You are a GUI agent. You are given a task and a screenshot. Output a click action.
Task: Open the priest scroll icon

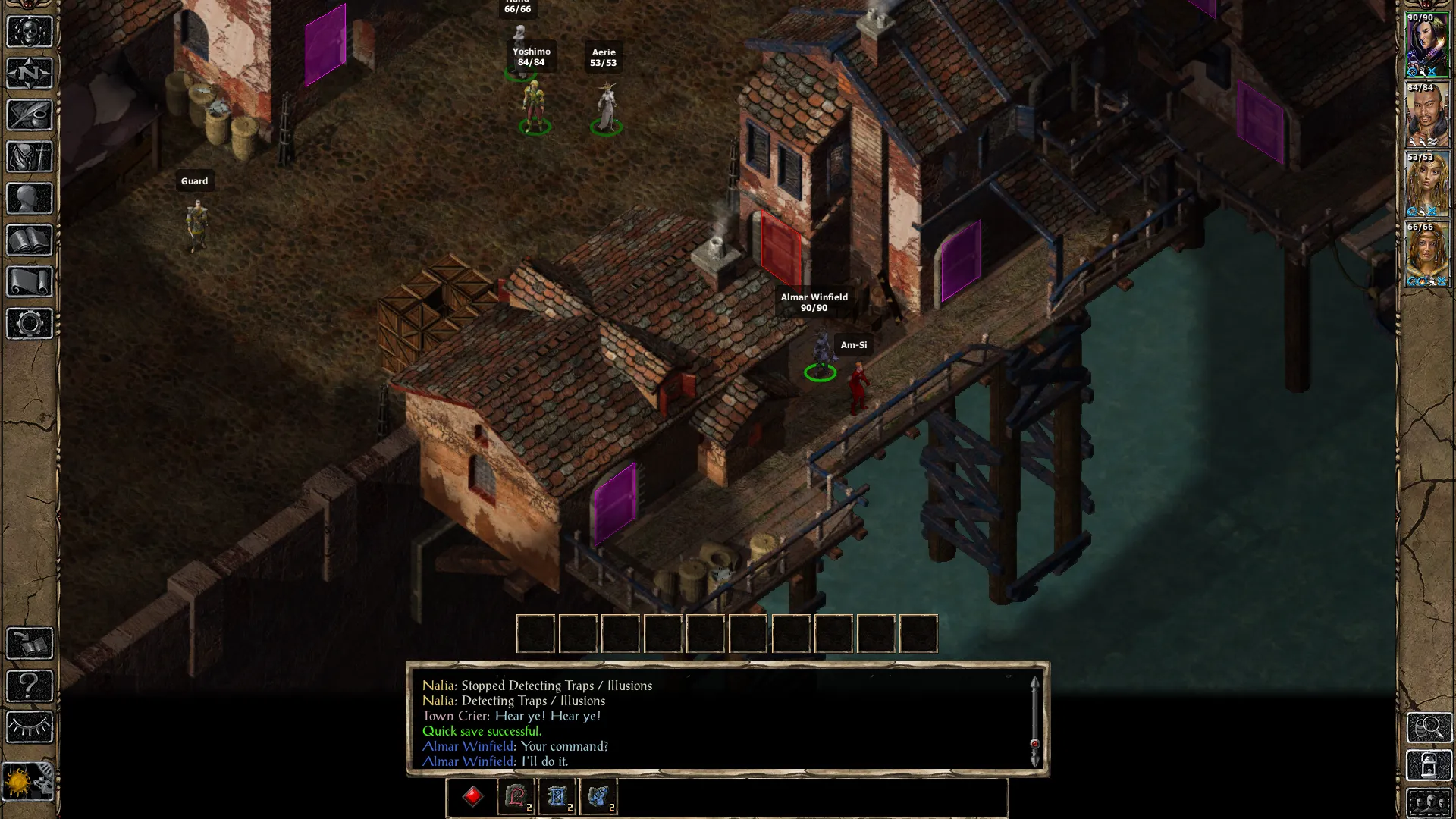click(30, 282)
